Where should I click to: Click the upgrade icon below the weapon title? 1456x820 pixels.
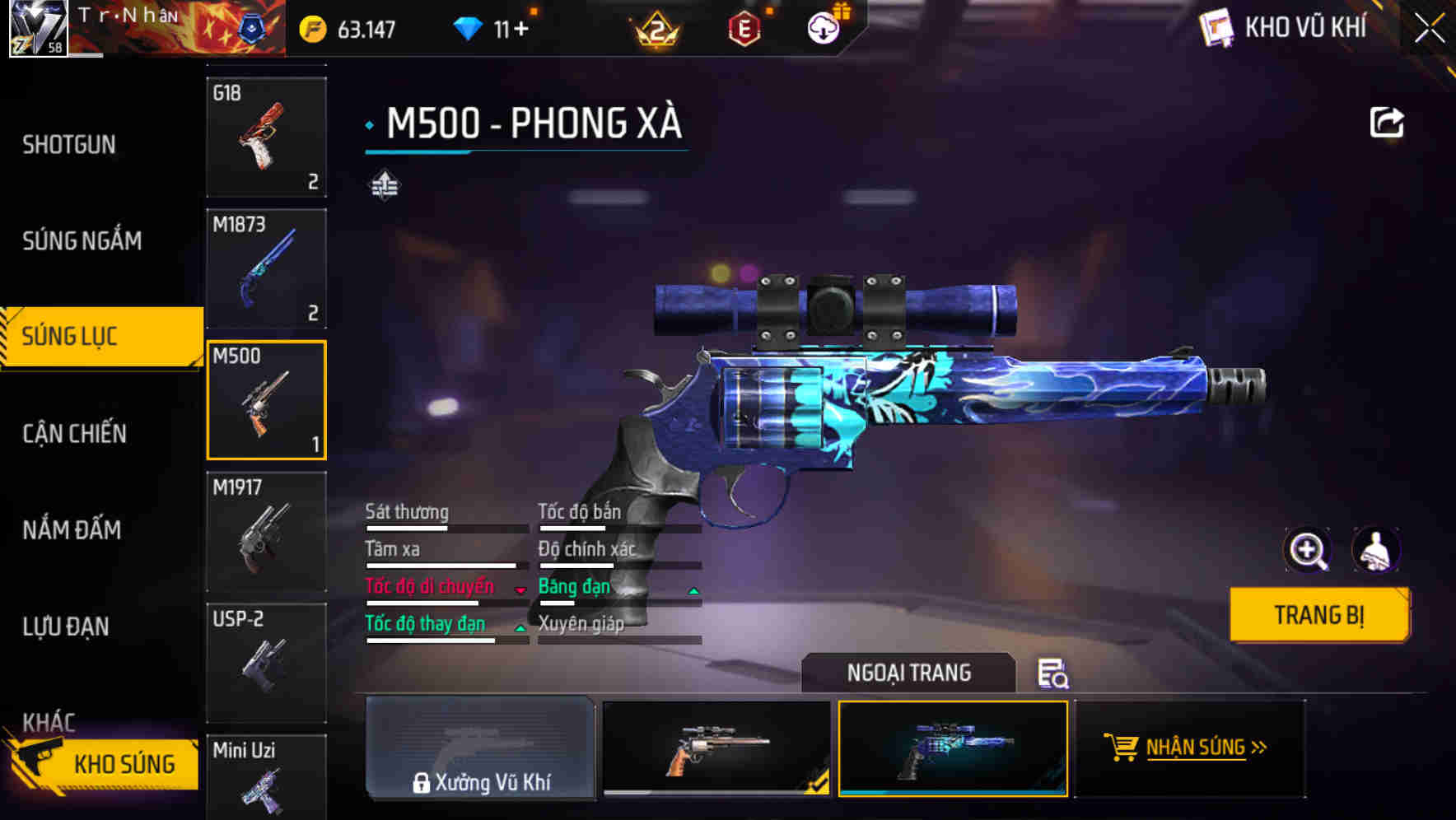384,184
